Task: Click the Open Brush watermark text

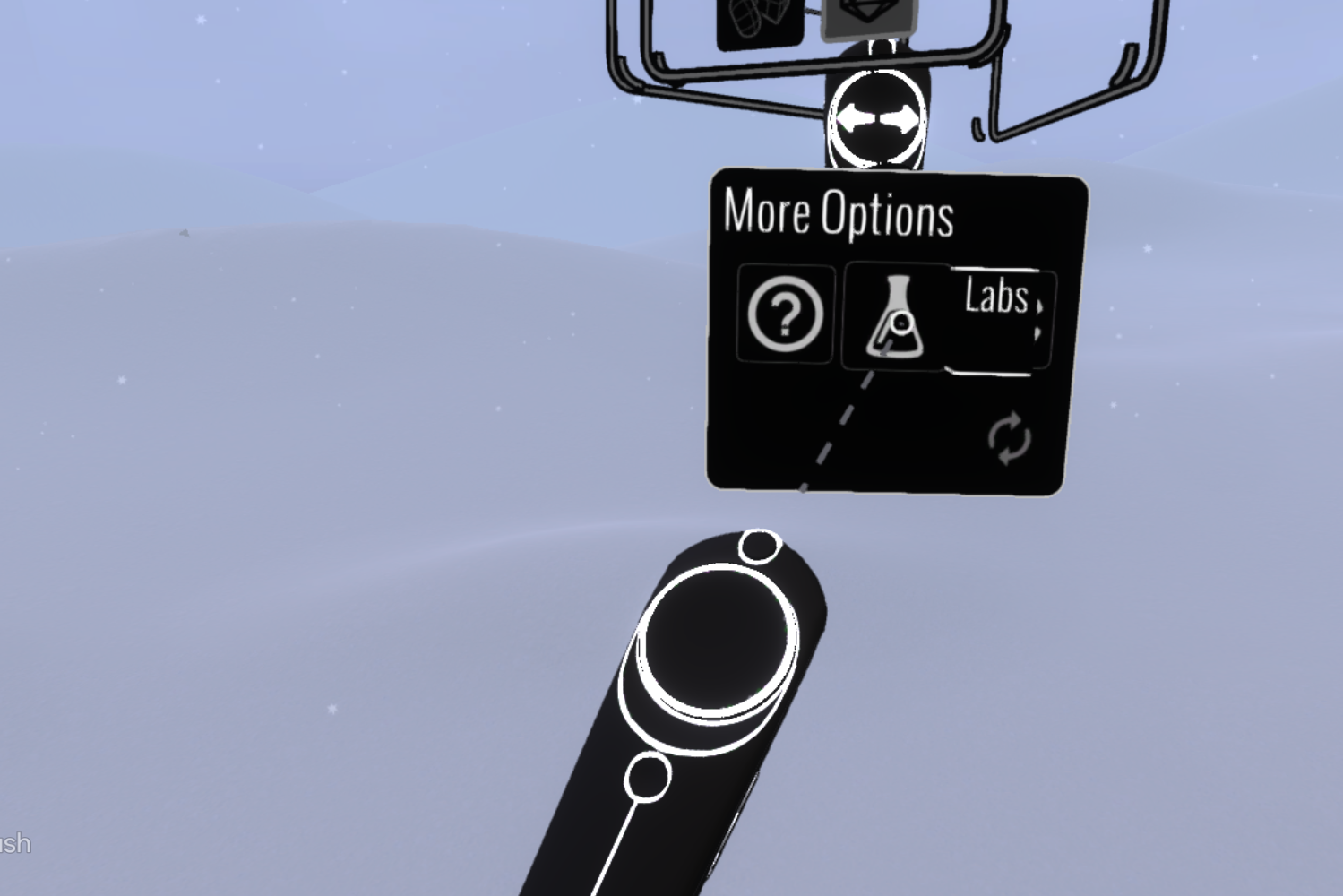Action: click(x=13, y=842)
